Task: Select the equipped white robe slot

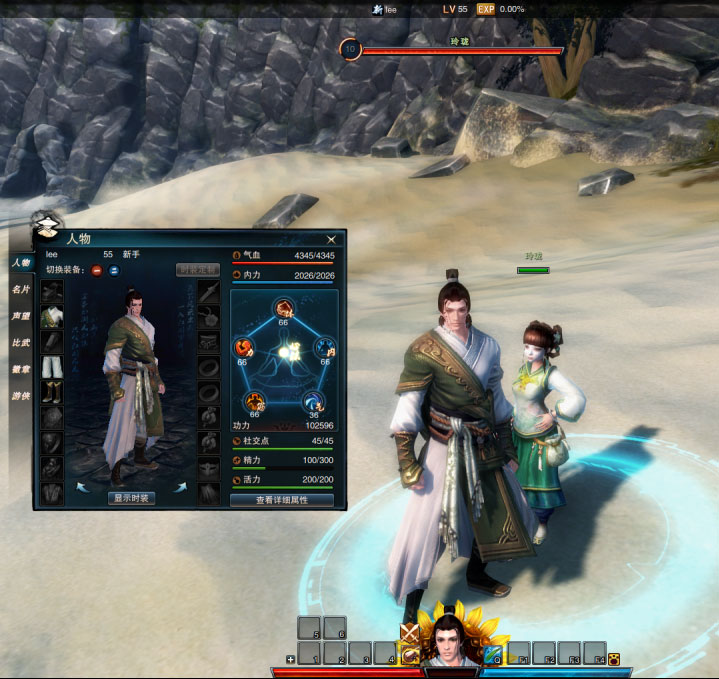Action: (x=52, y=316)
